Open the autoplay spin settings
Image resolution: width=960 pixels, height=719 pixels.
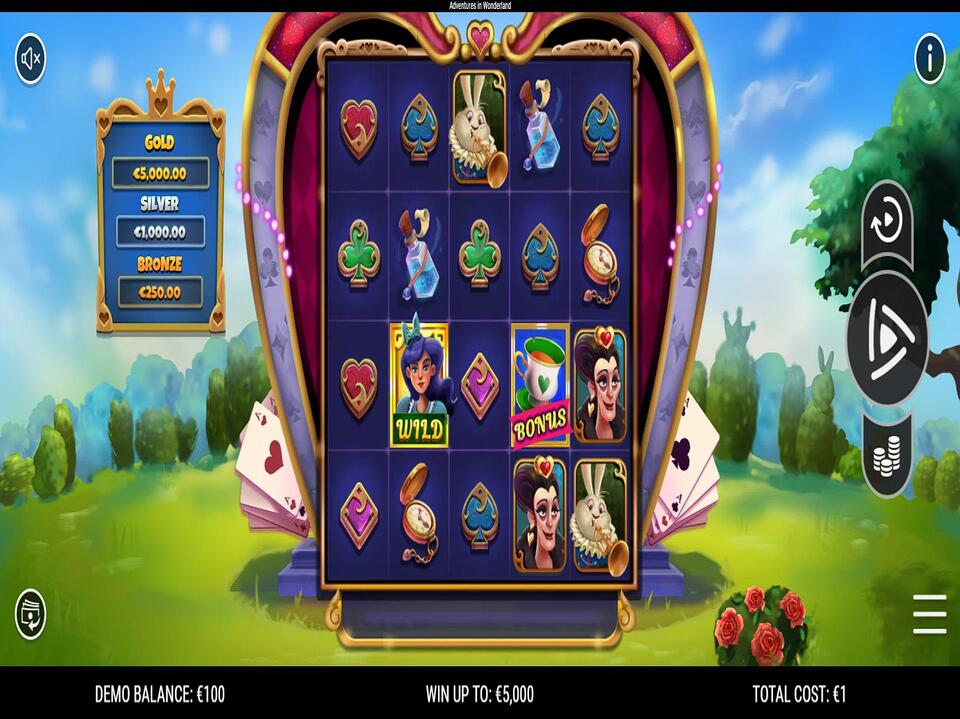887,224
